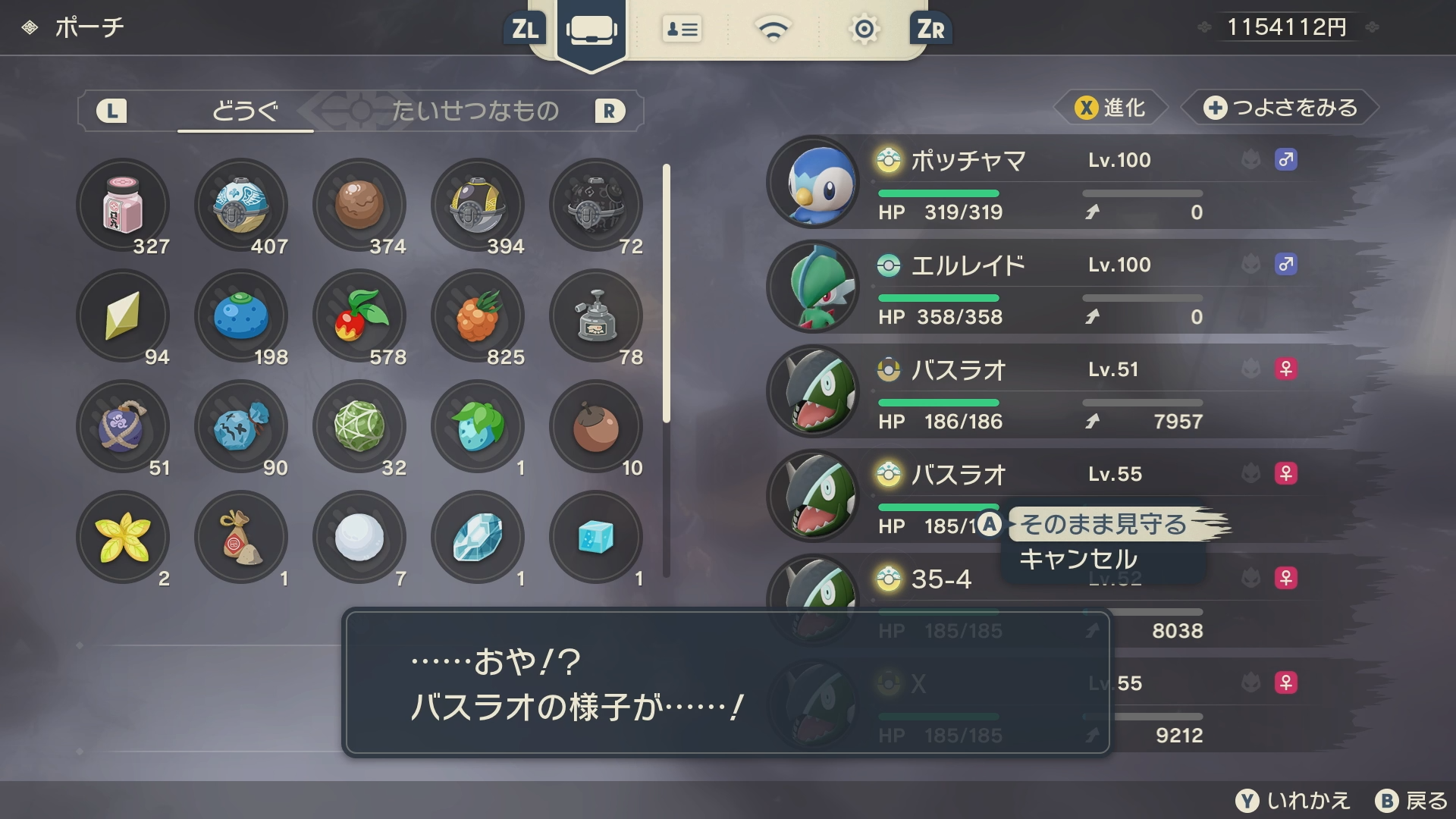
Task: Select the red cherry berry item slot
Action: pos(359,315)
